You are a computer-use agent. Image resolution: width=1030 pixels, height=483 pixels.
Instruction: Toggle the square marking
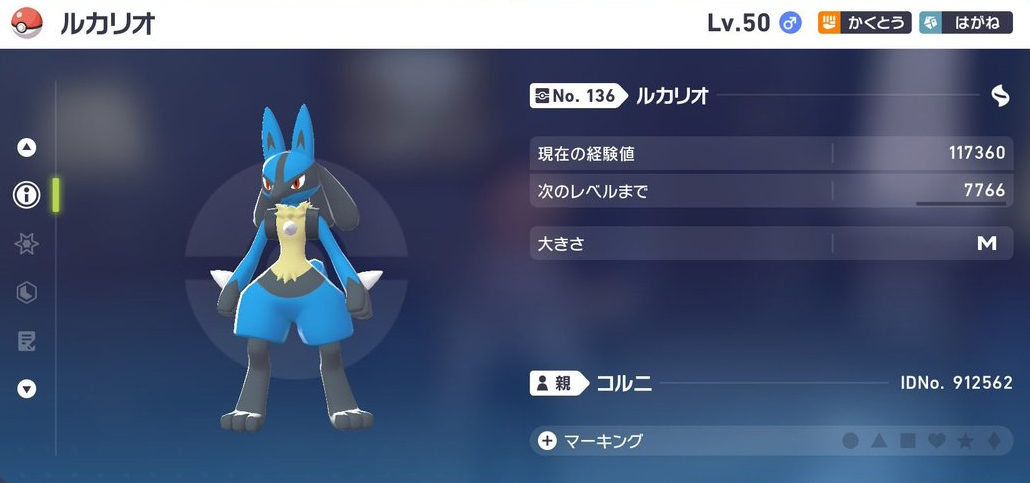pos(908,441)
